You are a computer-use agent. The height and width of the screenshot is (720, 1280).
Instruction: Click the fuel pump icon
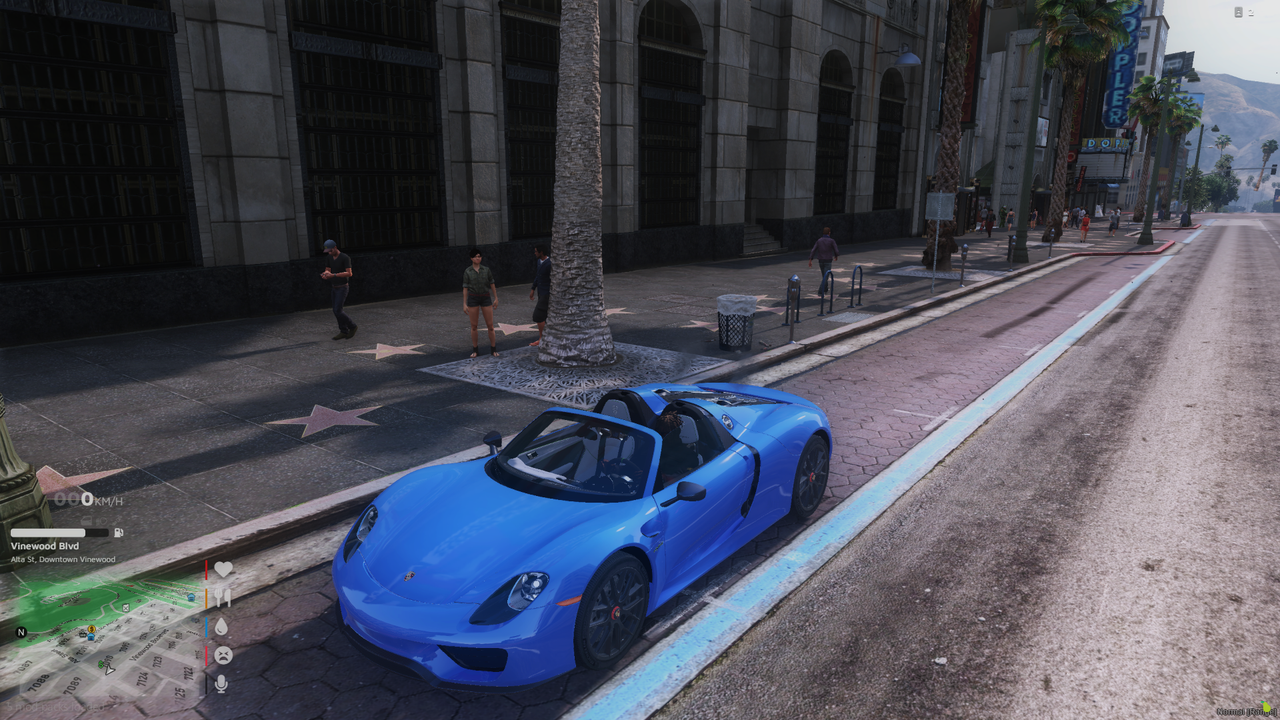click(x=119, y=533)
